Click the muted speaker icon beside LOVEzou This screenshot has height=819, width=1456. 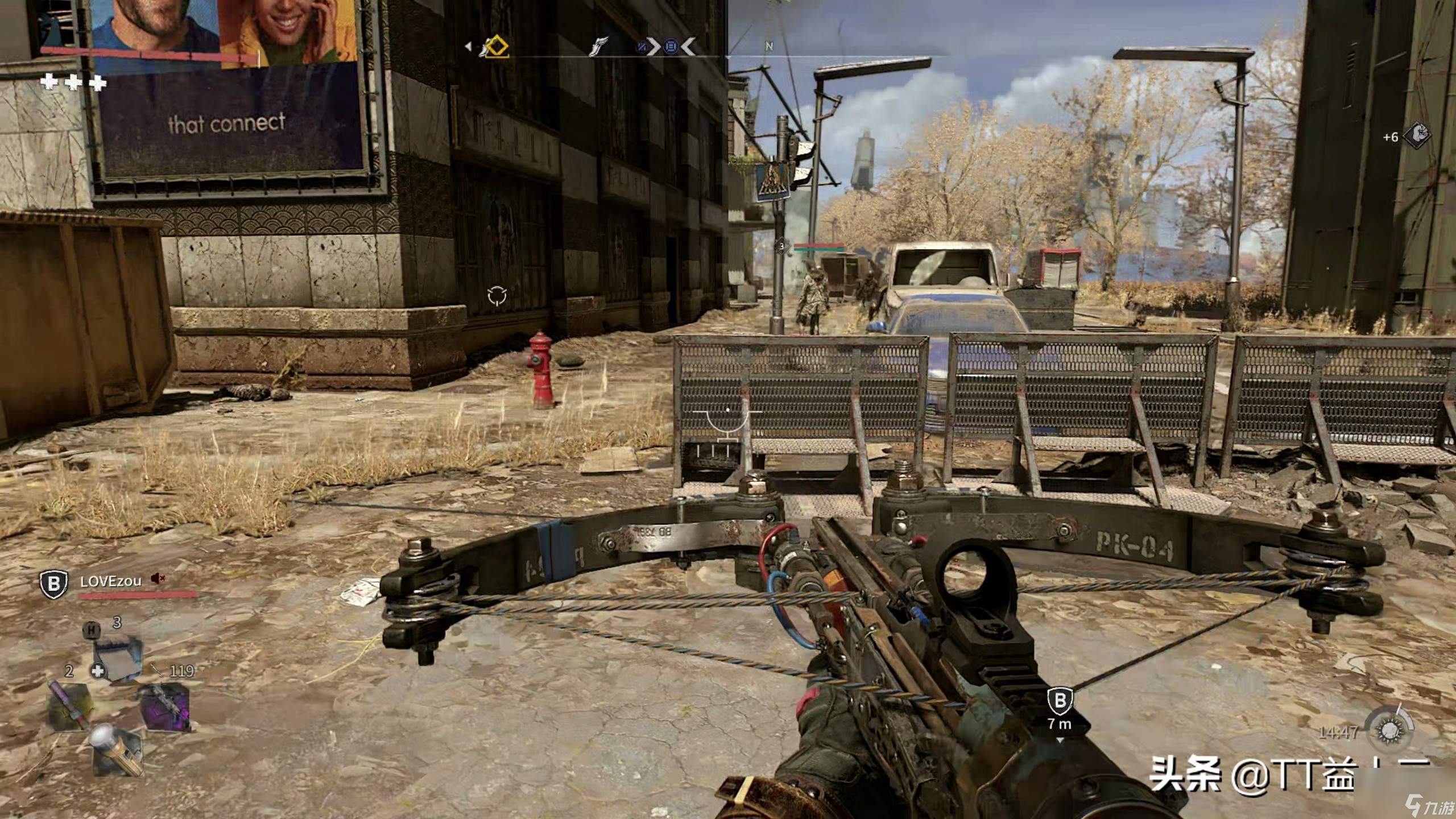(x=158, y=579)
